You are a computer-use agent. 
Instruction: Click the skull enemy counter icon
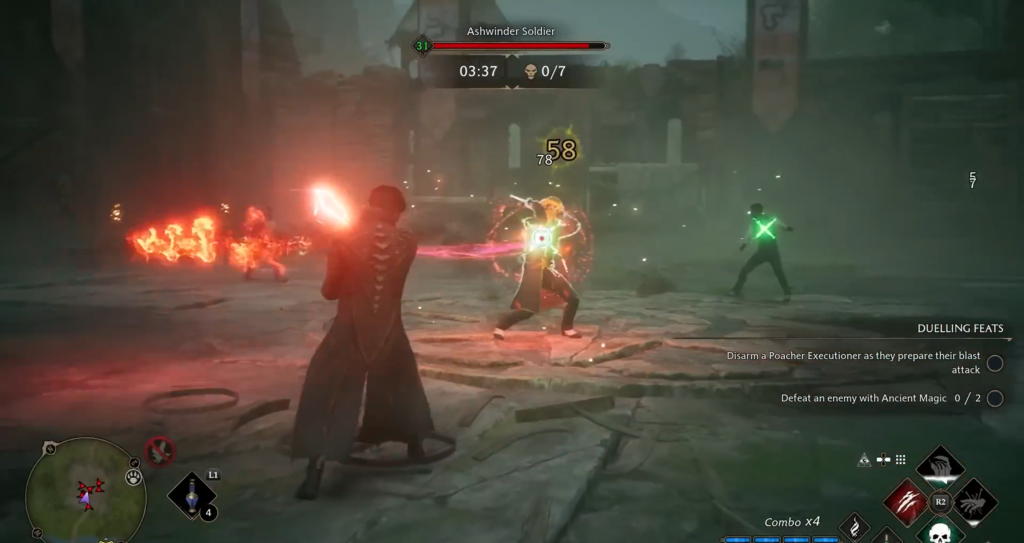[x=530, y=71]
